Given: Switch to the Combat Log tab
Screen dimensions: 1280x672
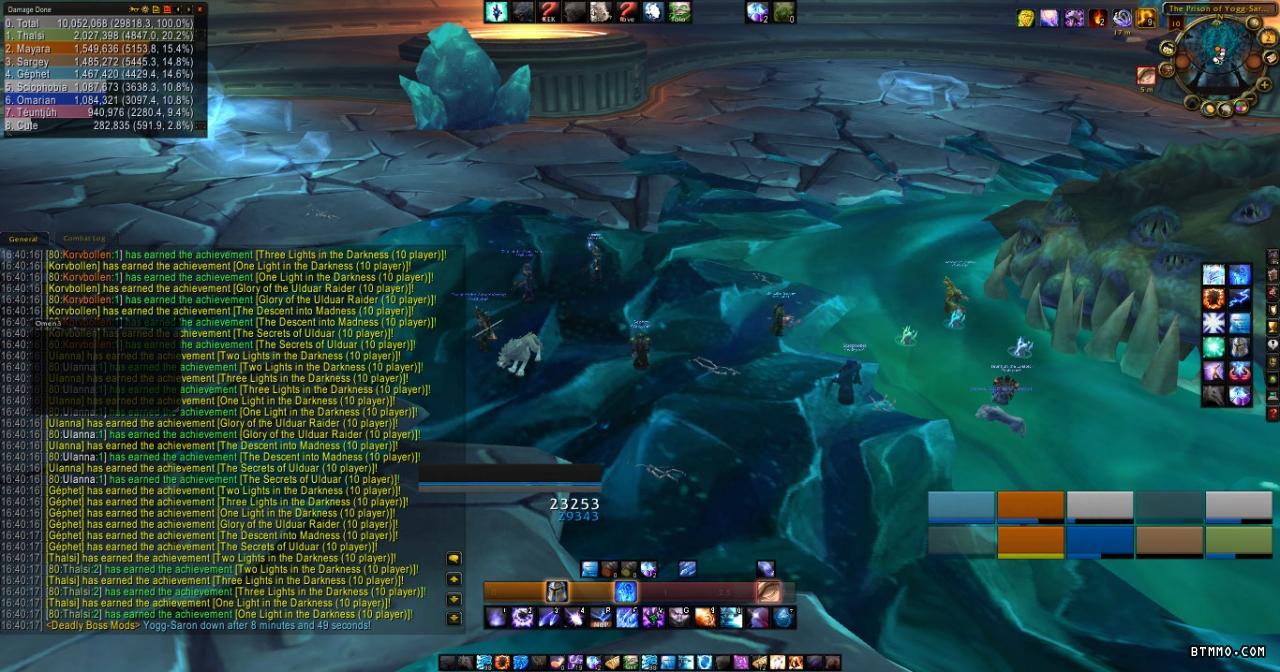Looking at the screenshot, I should coord(84,239).
